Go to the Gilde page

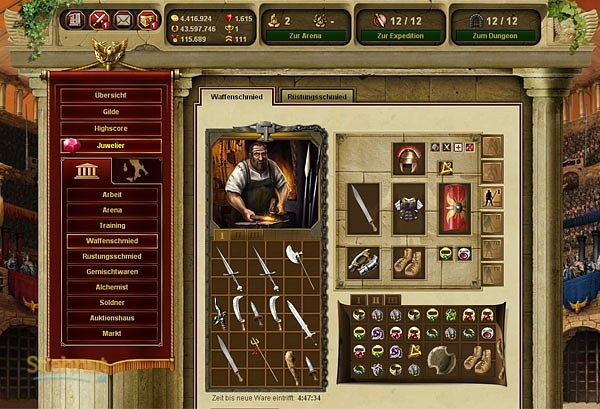[x=111, y=112]
